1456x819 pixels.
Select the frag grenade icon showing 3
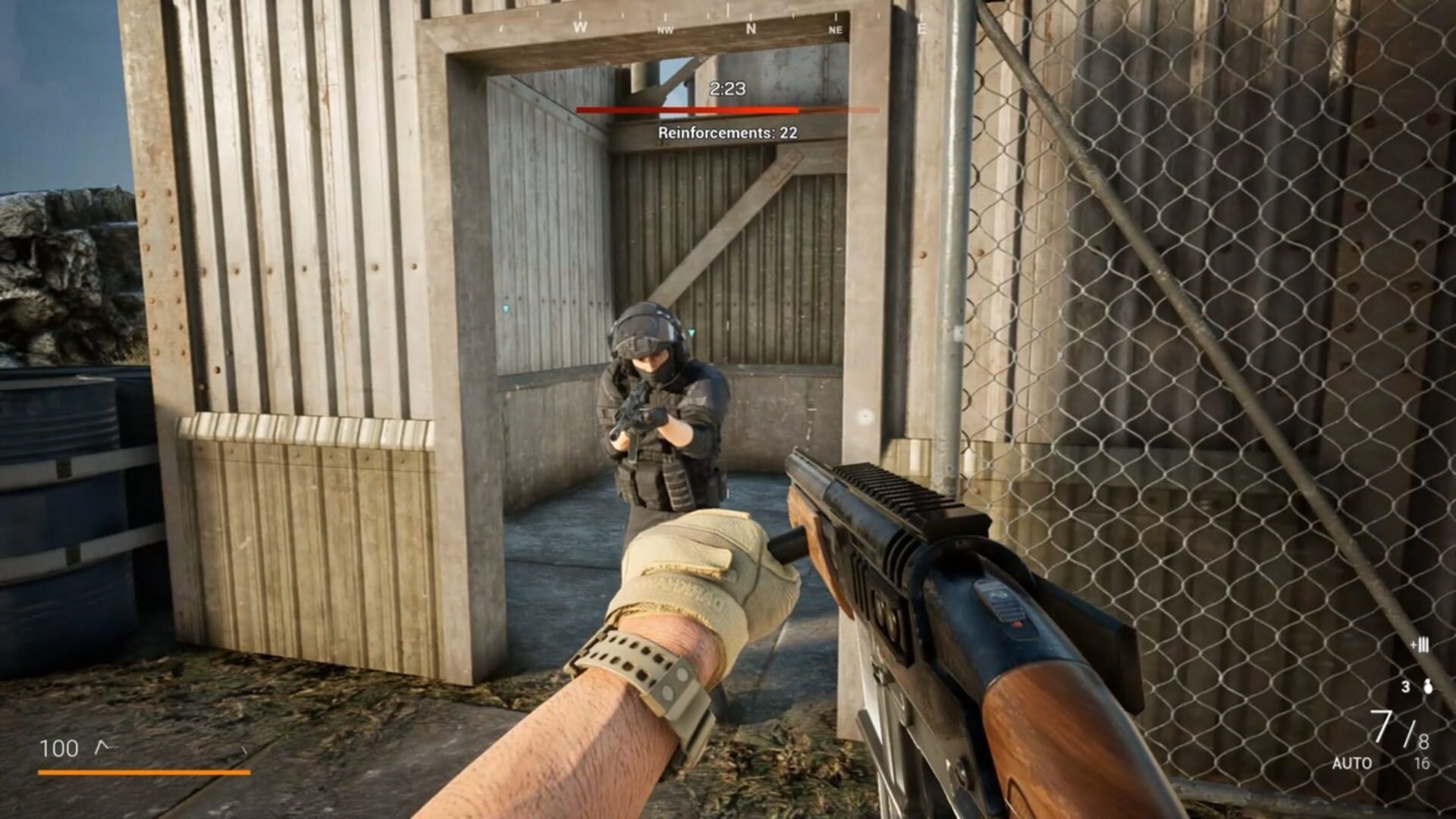(1426, 686)
